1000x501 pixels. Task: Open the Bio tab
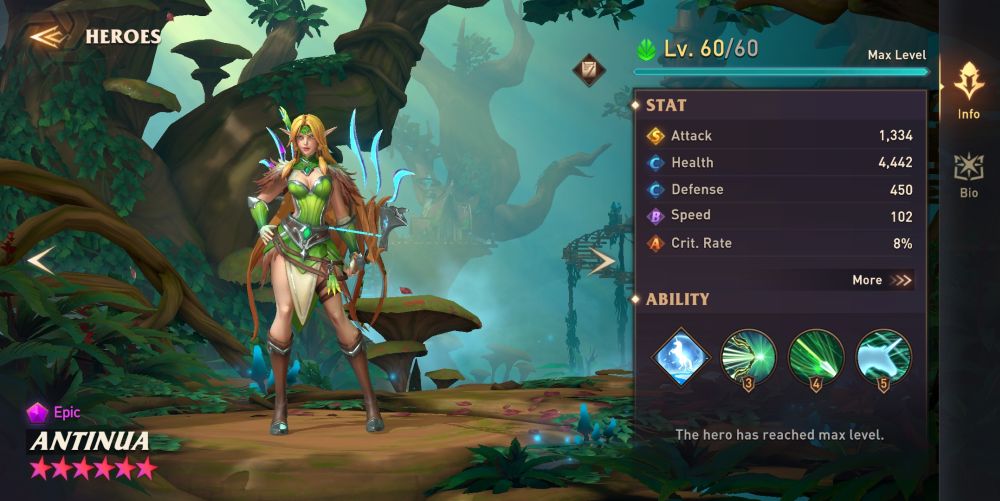(968, 176)
